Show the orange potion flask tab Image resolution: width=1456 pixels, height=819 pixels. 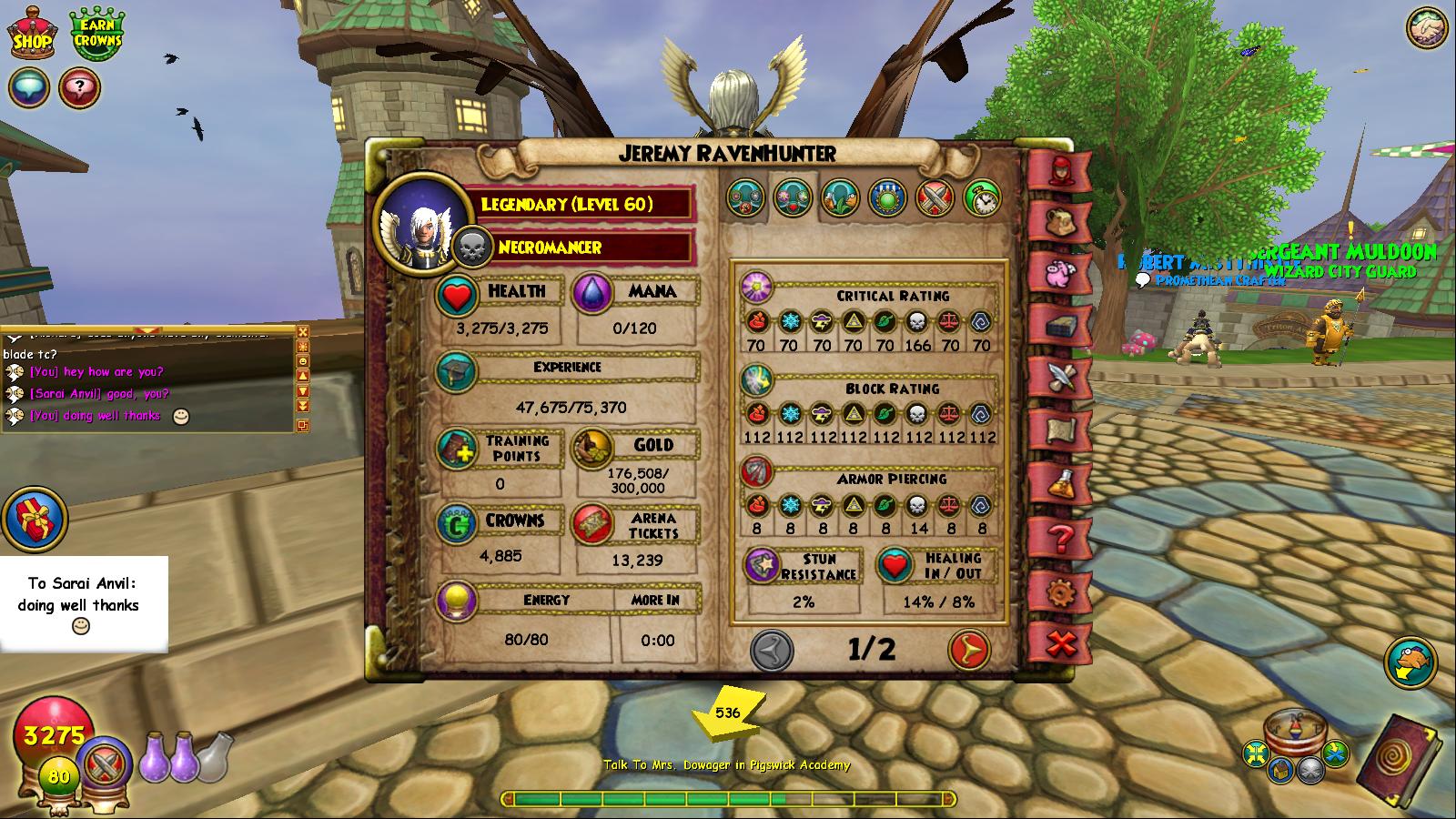click(1059, 483)
